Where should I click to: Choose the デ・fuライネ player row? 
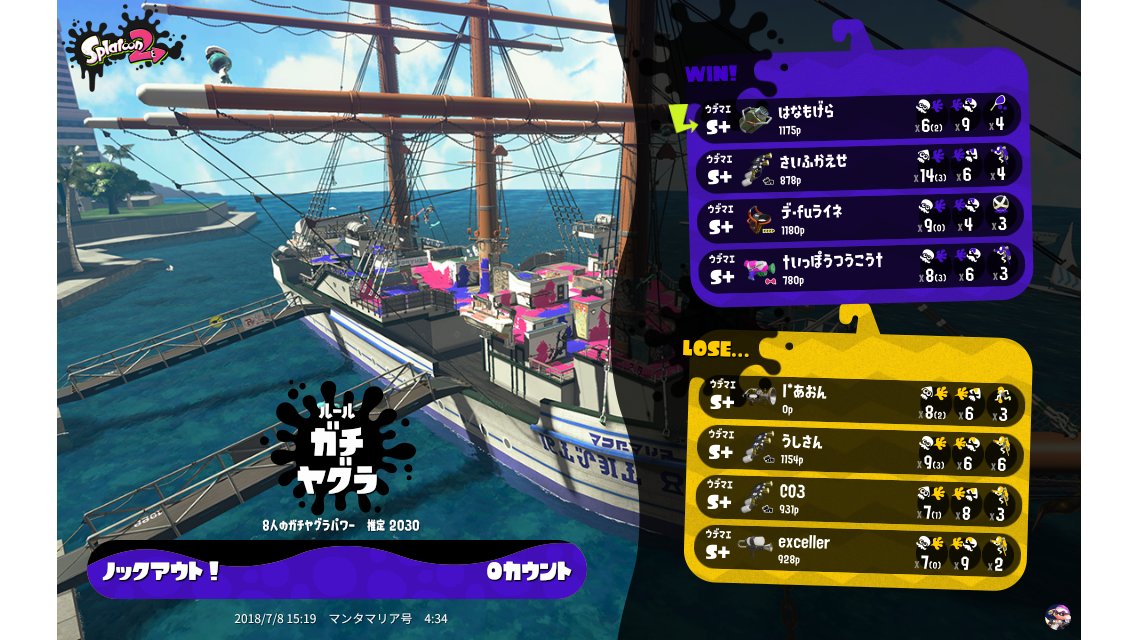click(860, 217)
